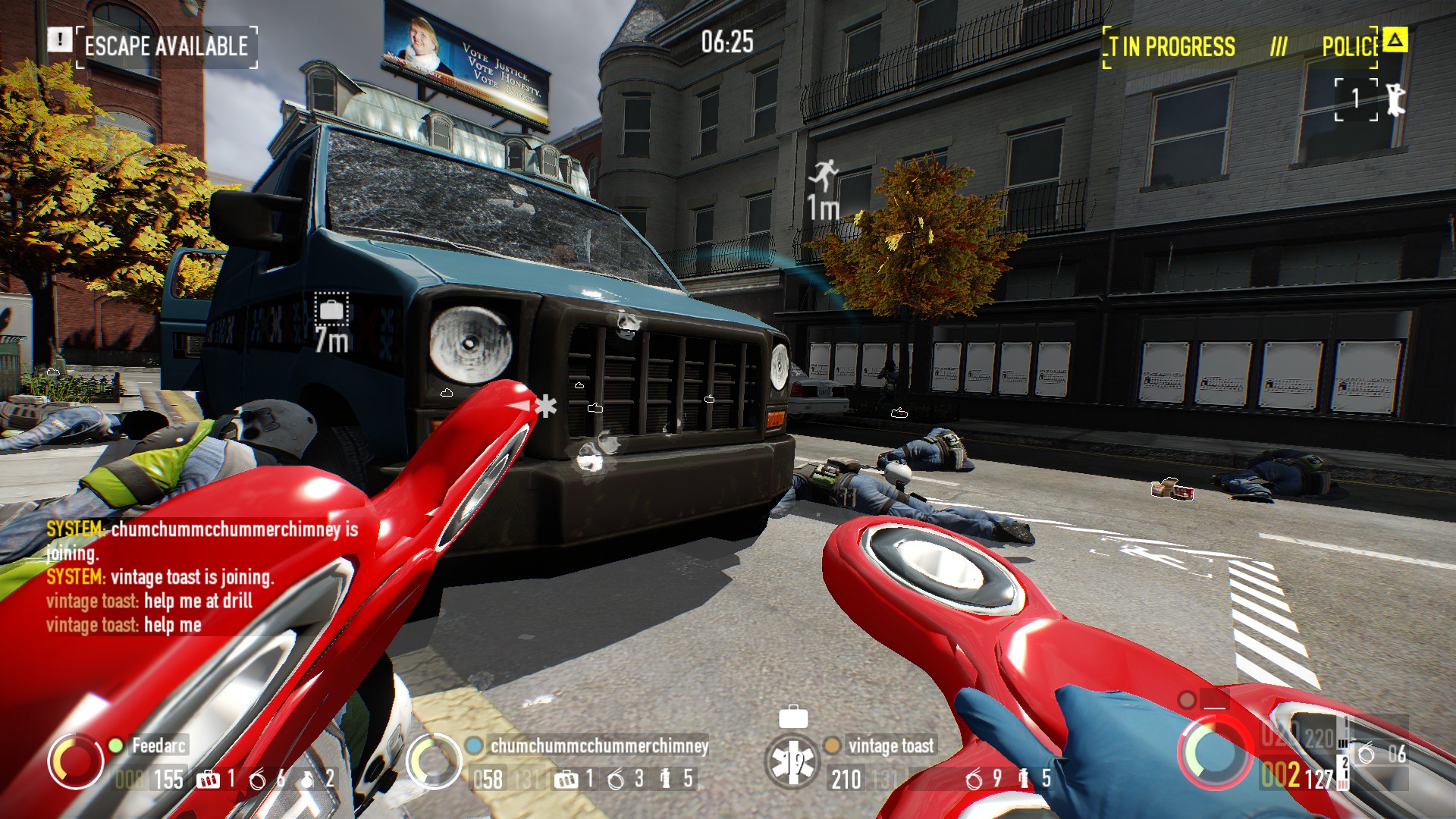Screen dimensions: 1456x819
Task: Select teammate Feedarc's name panel
Action: coord(158,745)
